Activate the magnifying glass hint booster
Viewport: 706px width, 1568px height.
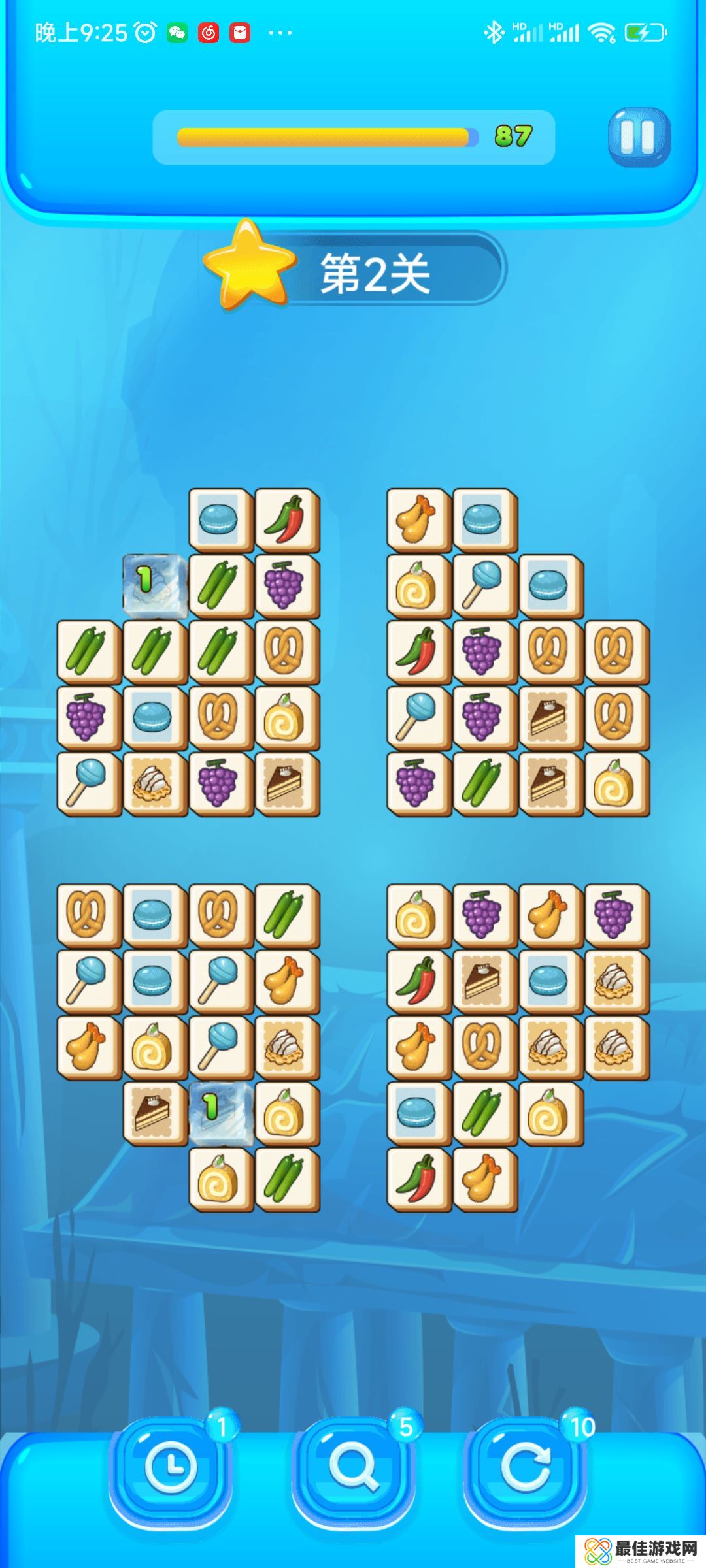pos(354,1467)
